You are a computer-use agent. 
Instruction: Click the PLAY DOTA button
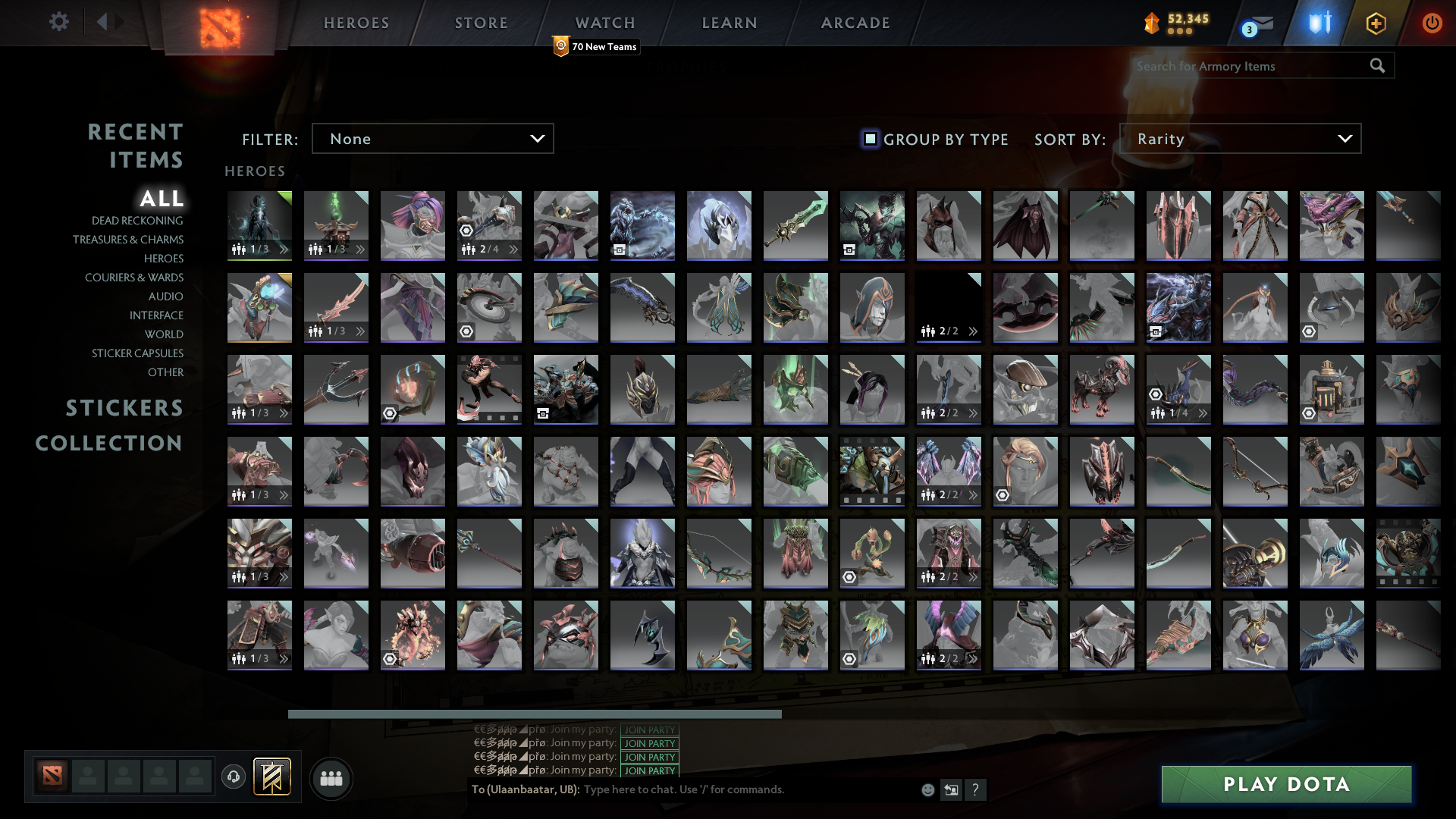point(1285,784)
